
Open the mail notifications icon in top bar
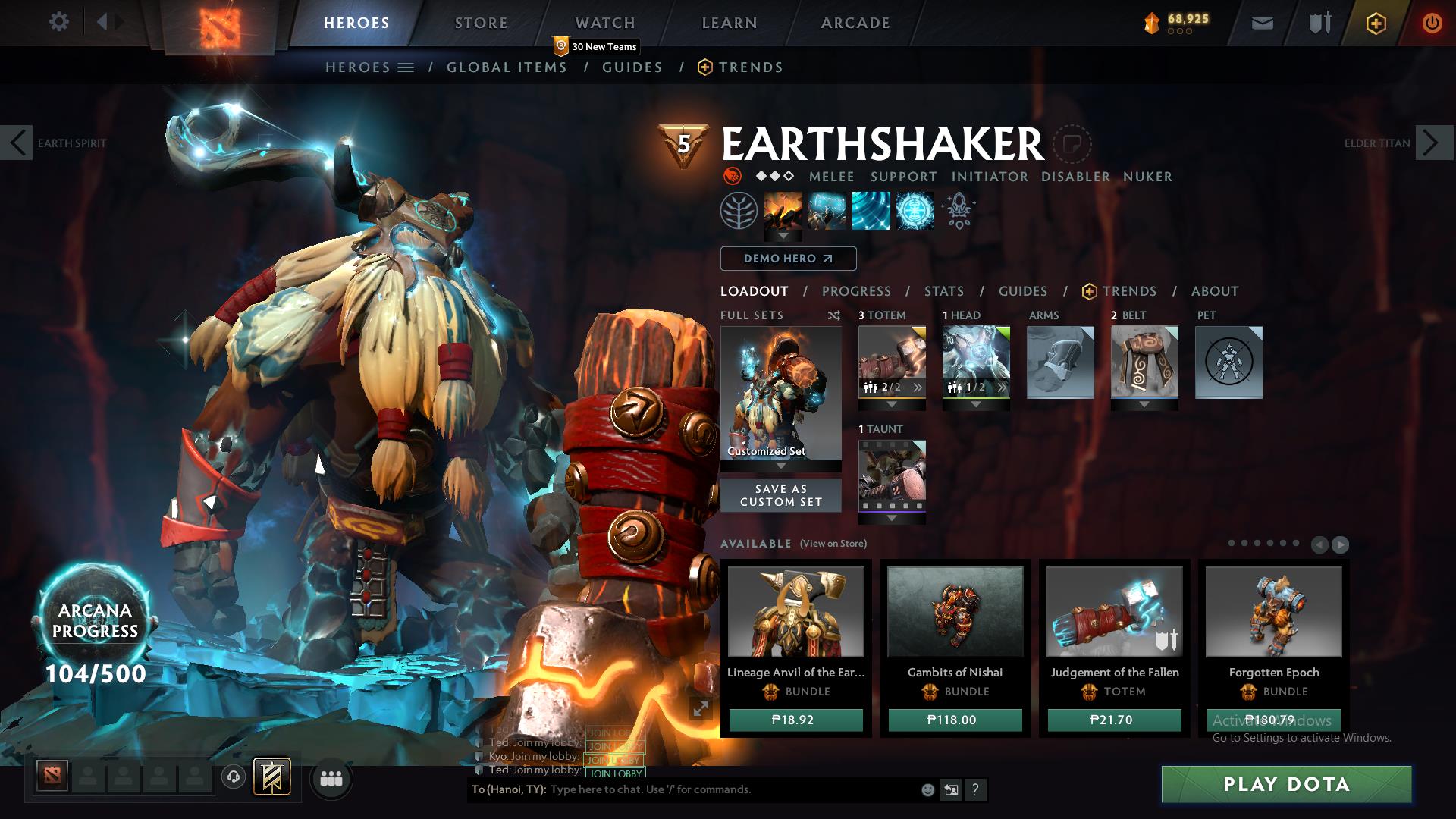tap(1262, 23)
